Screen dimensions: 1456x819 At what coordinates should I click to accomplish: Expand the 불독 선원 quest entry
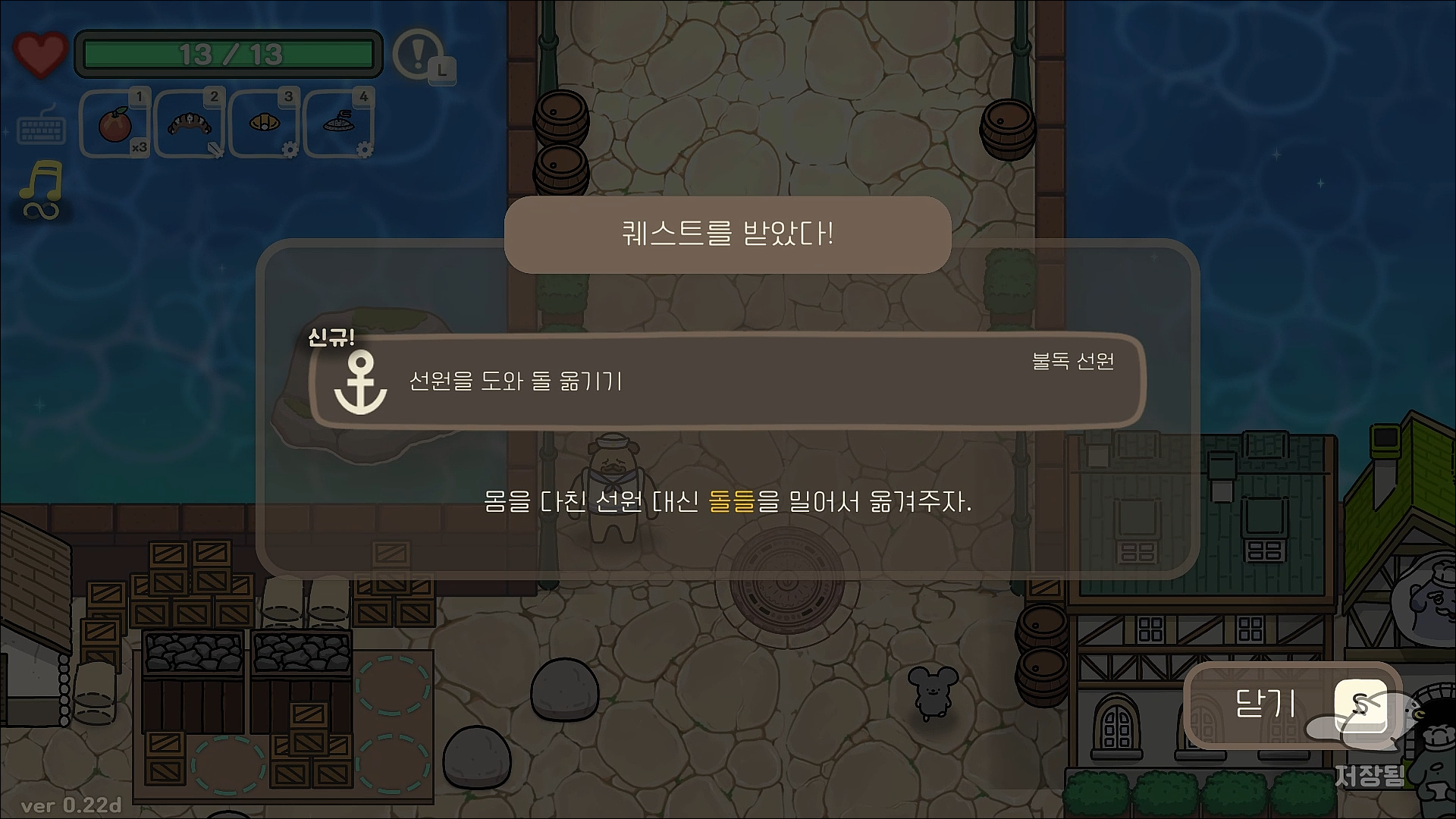point(1074,363)
